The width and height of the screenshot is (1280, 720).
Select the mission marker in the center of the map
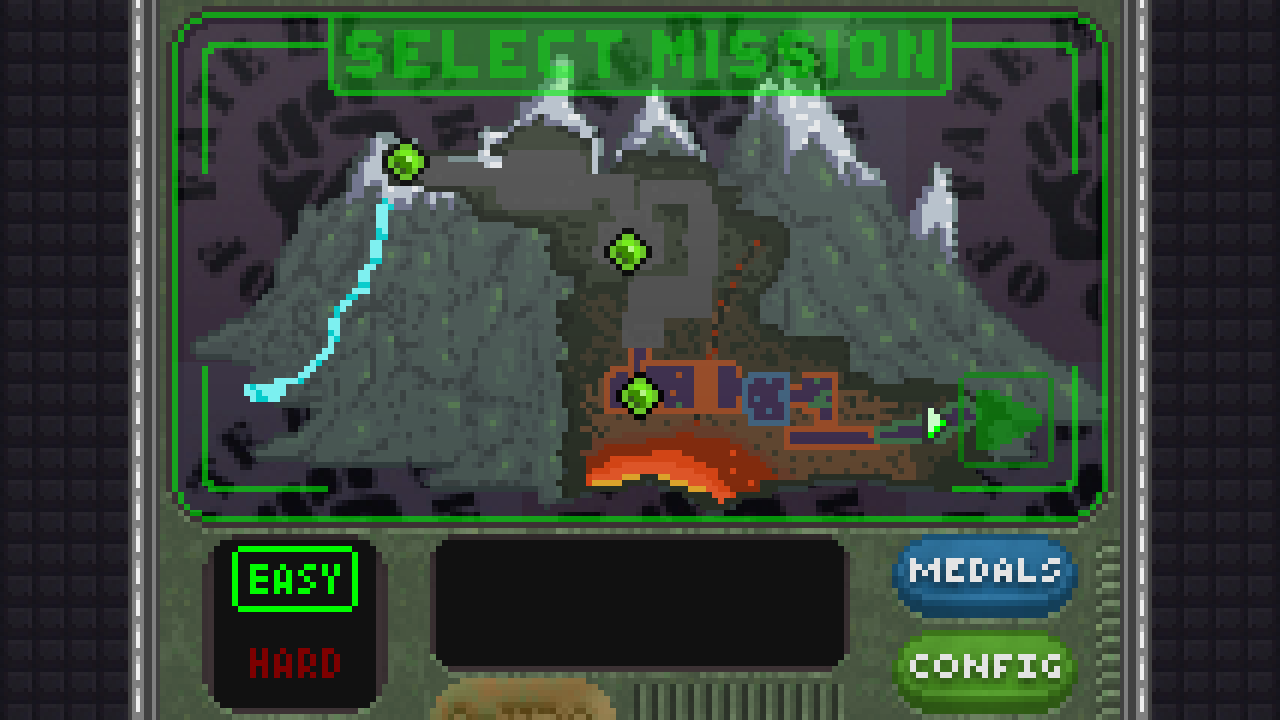click(x=627, y=252)
